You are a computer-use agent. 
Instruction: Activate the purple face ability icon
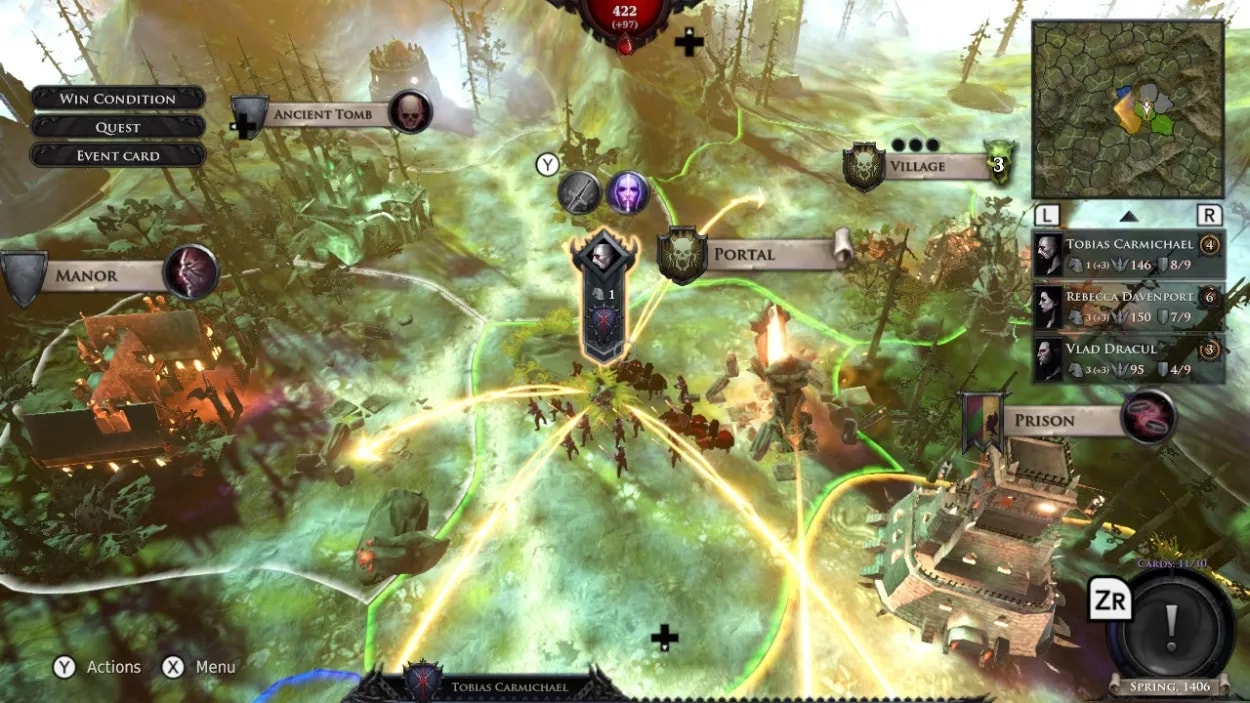click(x=628, y=192)
